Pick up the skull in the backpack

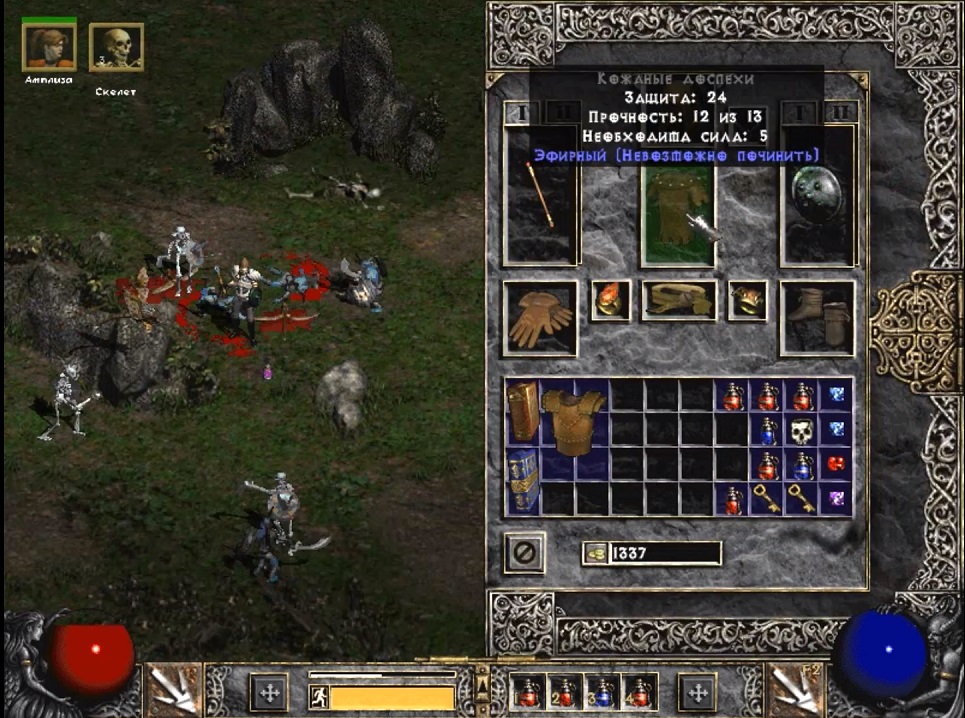pos(801,432)
